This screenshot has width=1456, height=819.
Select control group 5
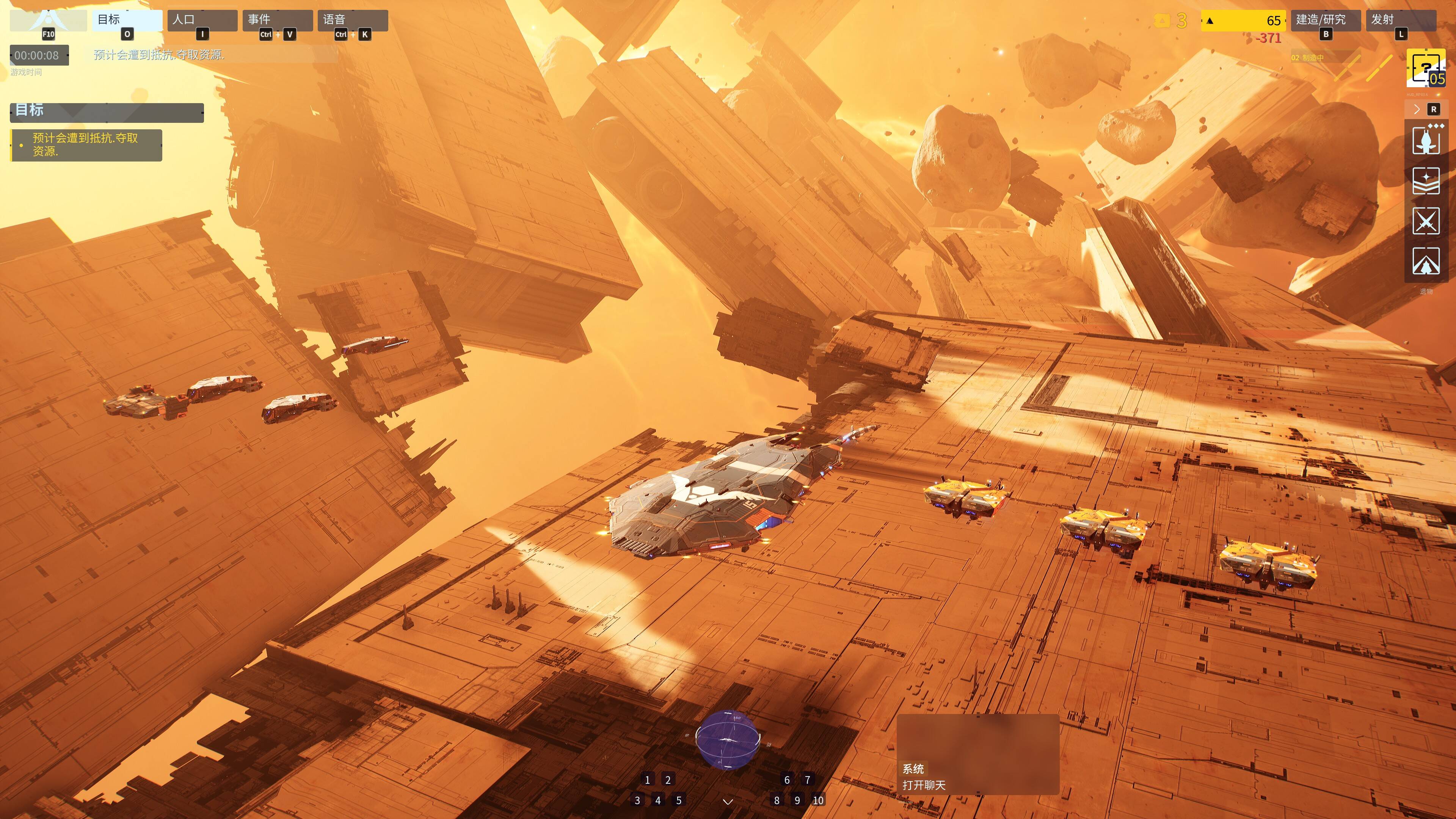click(x=679, y=800)
